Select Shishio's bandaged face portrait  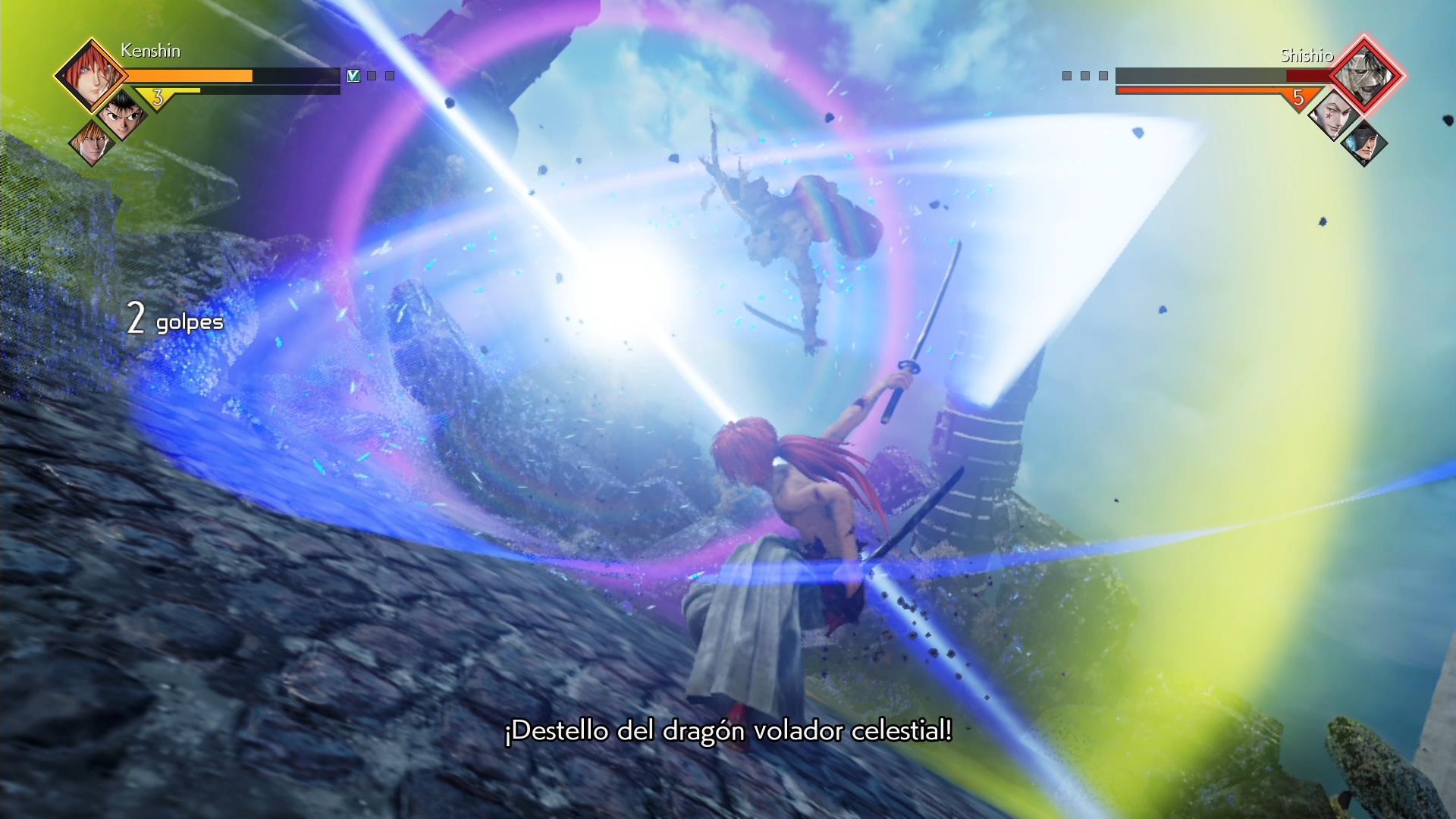(x=1364, y=75)
